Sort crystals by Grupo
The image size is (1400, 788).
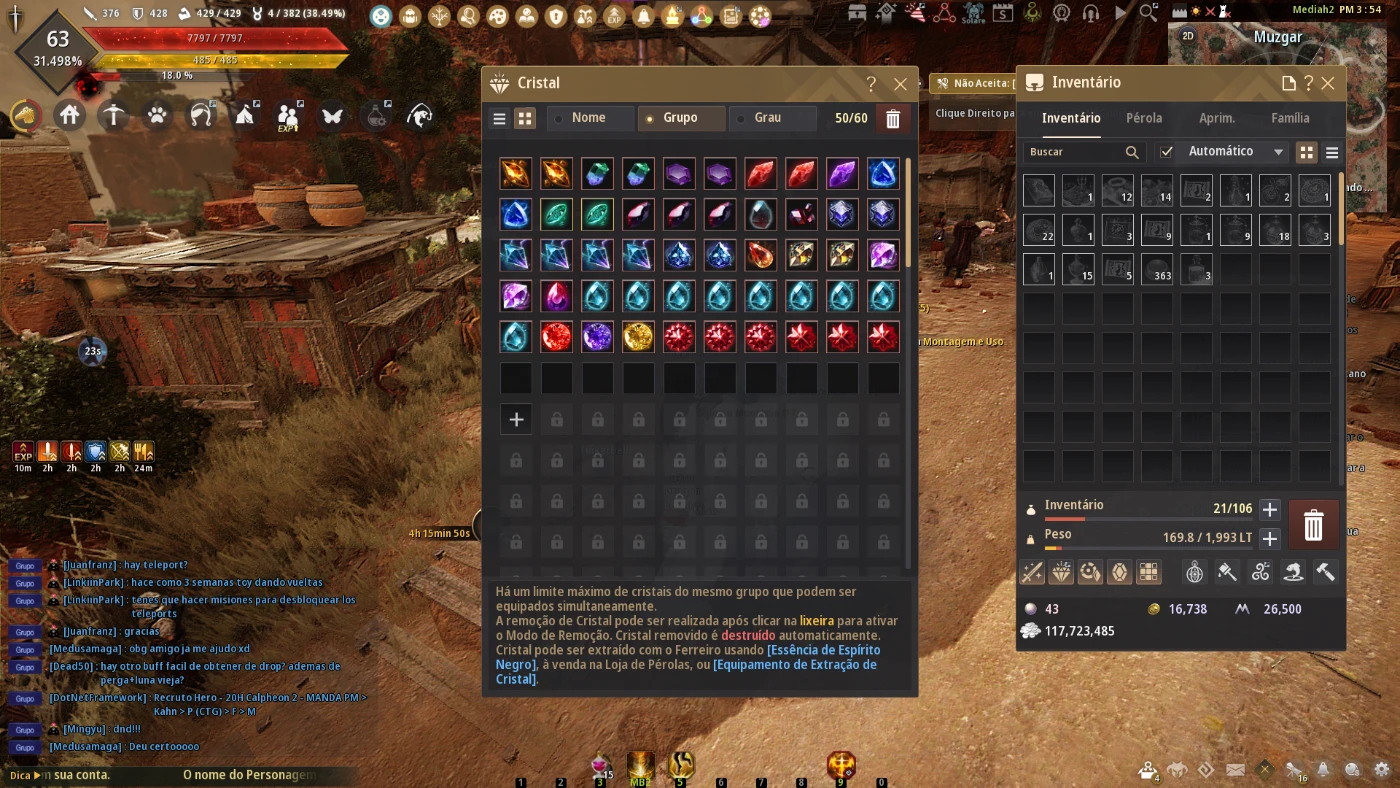point(681,118)
